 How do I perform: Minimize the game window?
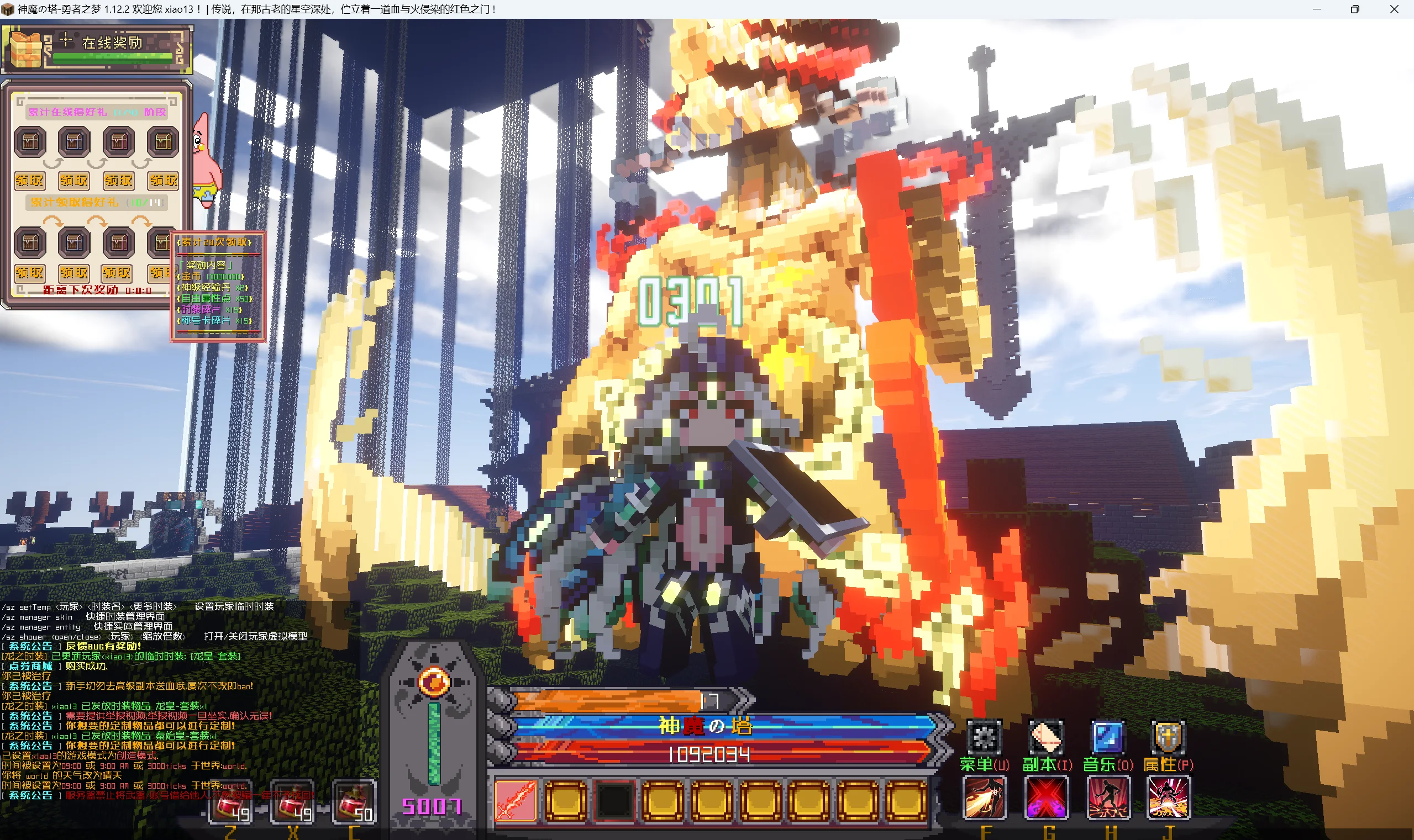(1317, 9)
